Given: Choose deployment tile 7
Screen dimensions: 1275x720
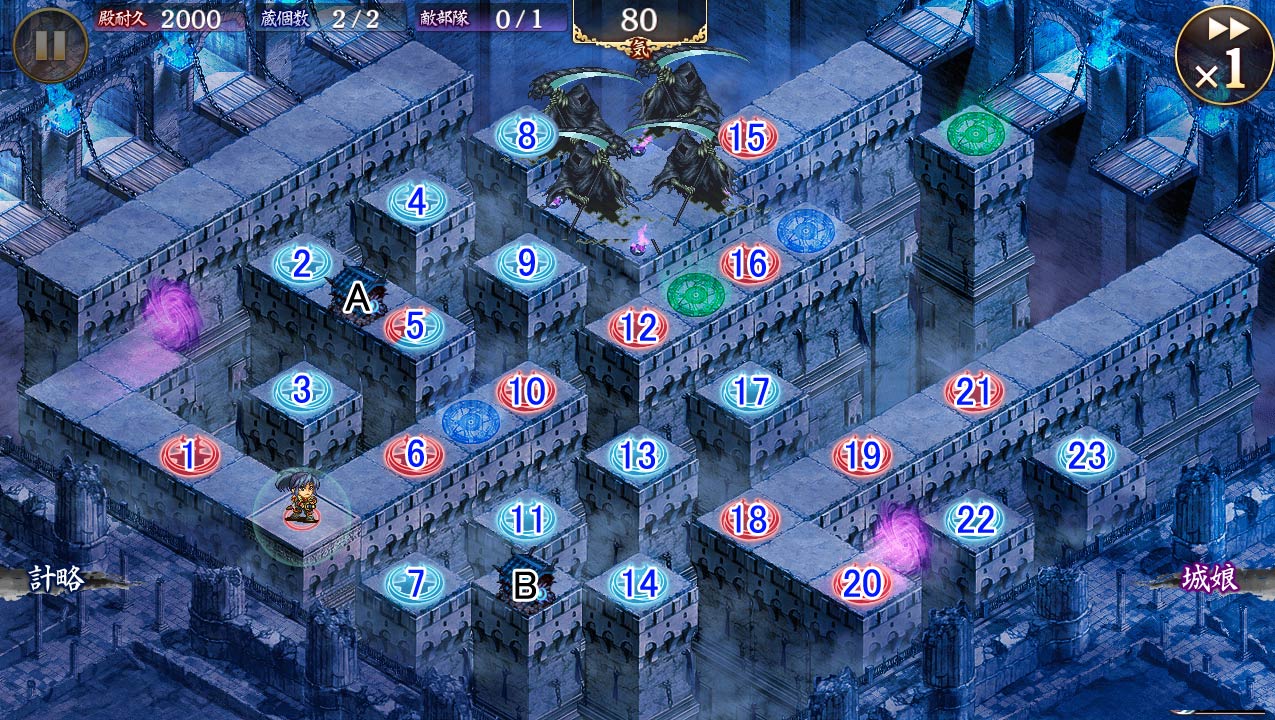Looking at the screenshot, I should [414, 583].
